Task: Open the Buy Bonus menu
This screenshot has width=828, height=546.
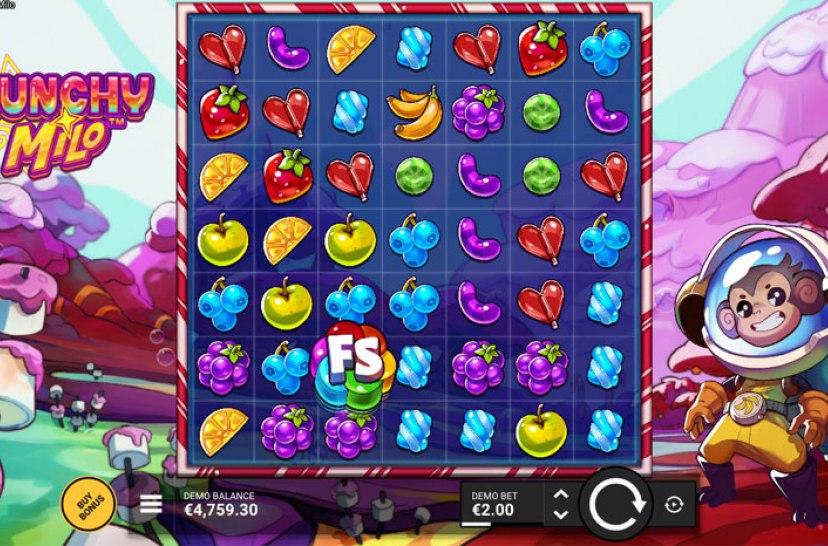Action: click(89, 503)
